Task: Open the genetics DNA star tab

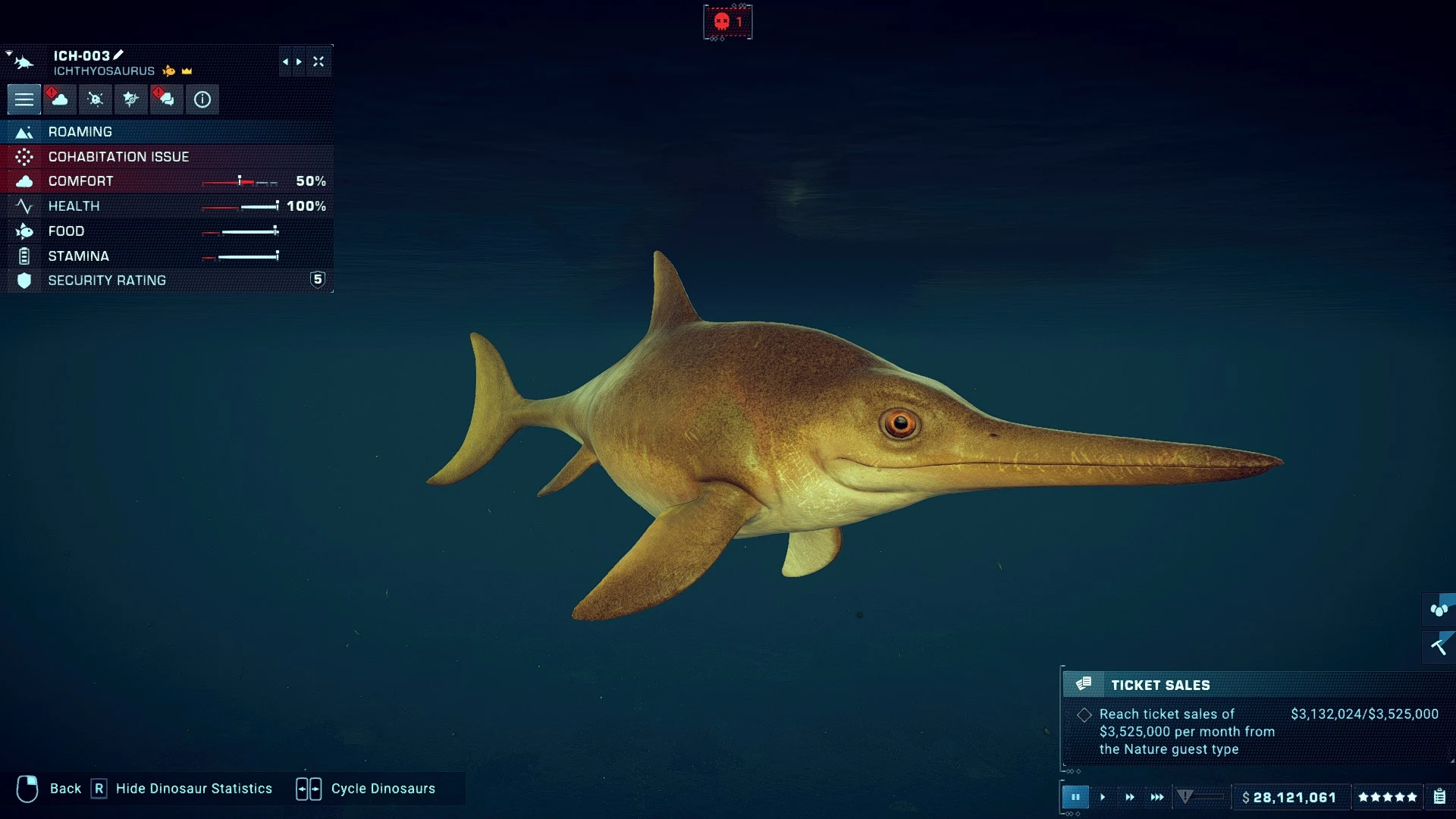Action: point(131,99)
